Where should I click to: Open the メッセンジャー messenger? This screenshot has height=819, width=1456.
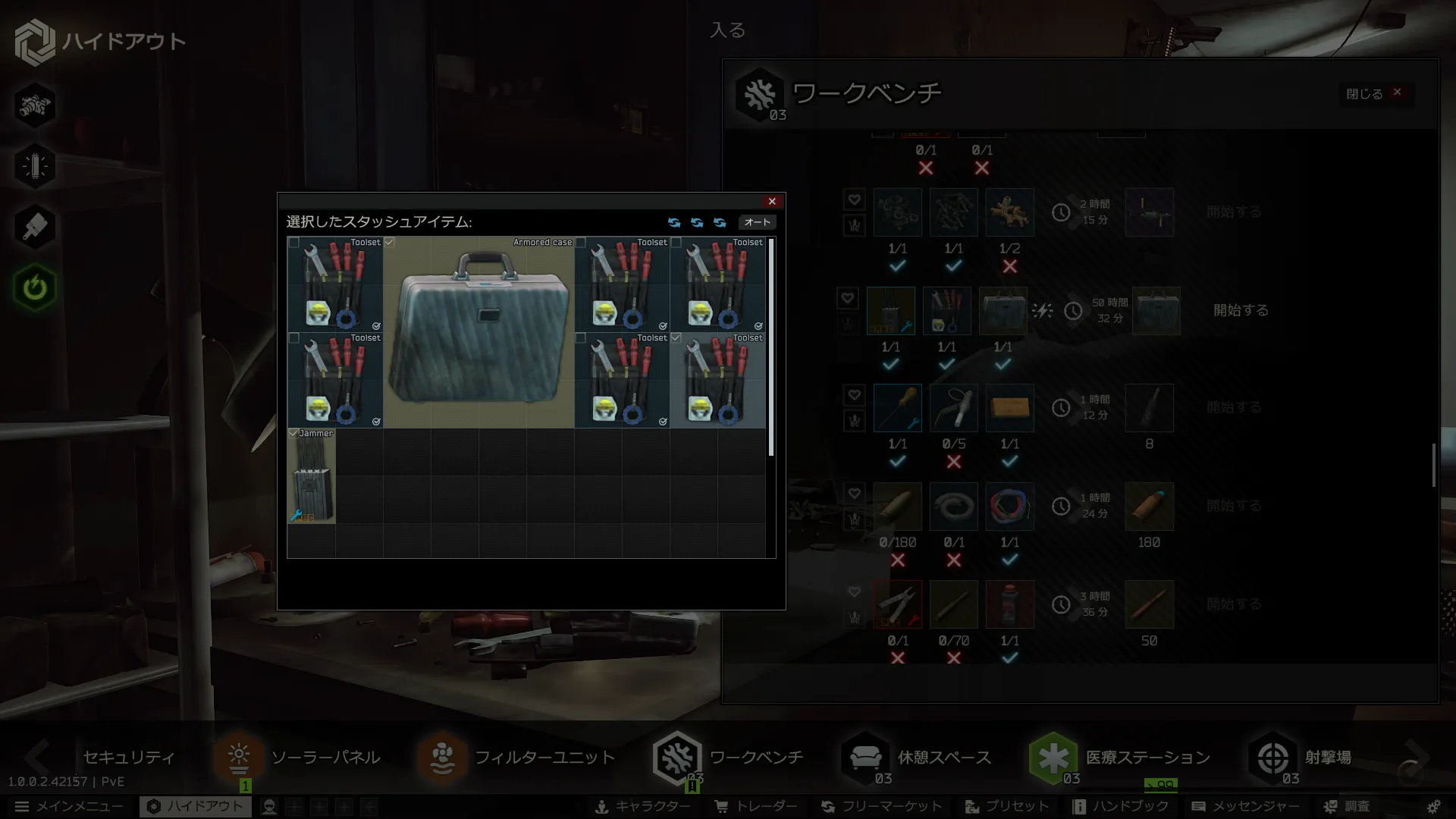[x=1246, y=807]
